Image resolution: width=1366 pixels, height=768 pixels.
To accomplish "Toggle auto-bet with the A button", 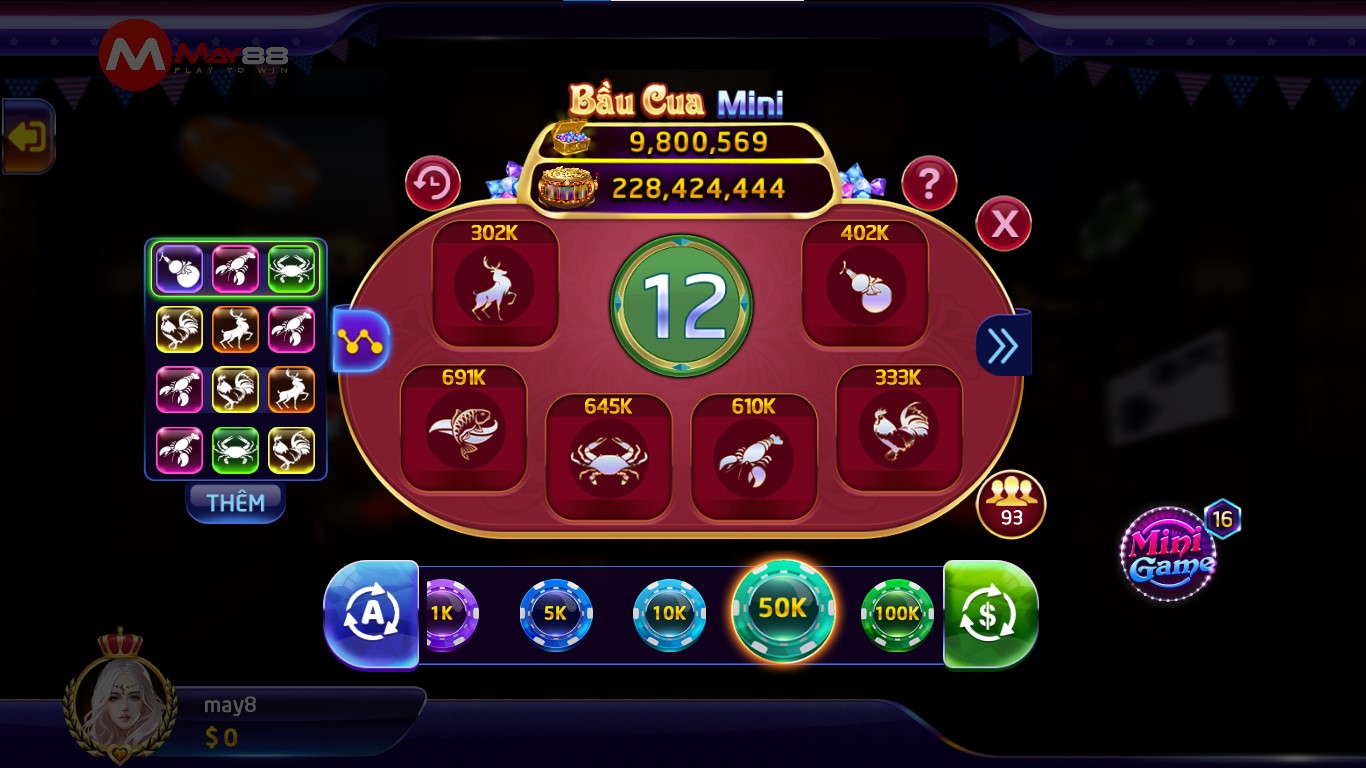I will pyautogui.click(x=371, y=613).
